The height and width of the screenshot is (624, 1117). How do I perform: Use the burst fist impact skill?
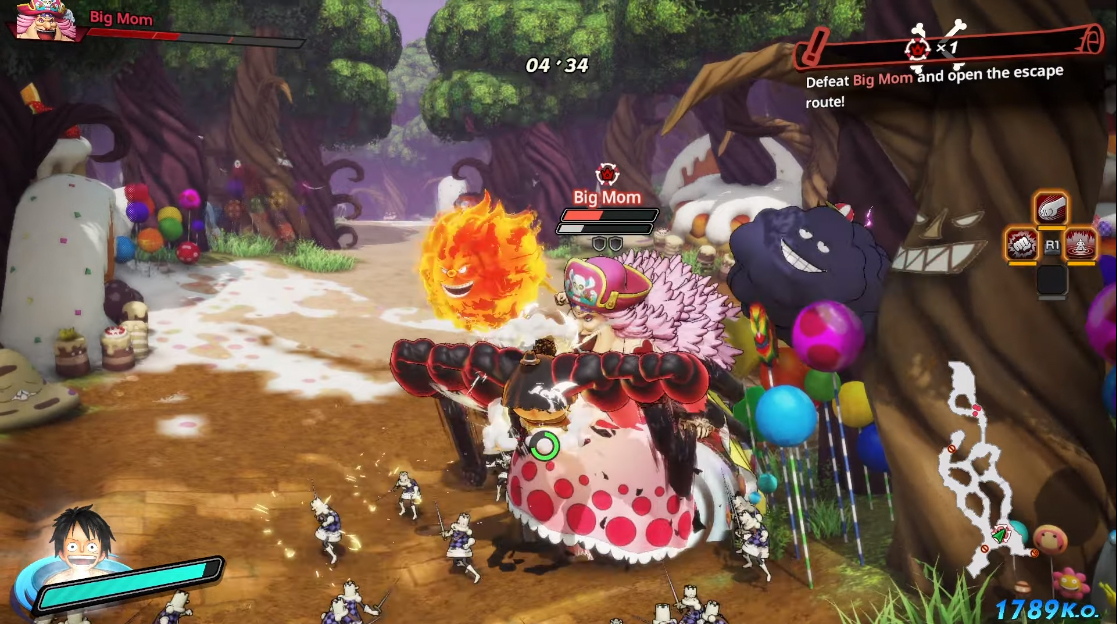point(1021,244)
